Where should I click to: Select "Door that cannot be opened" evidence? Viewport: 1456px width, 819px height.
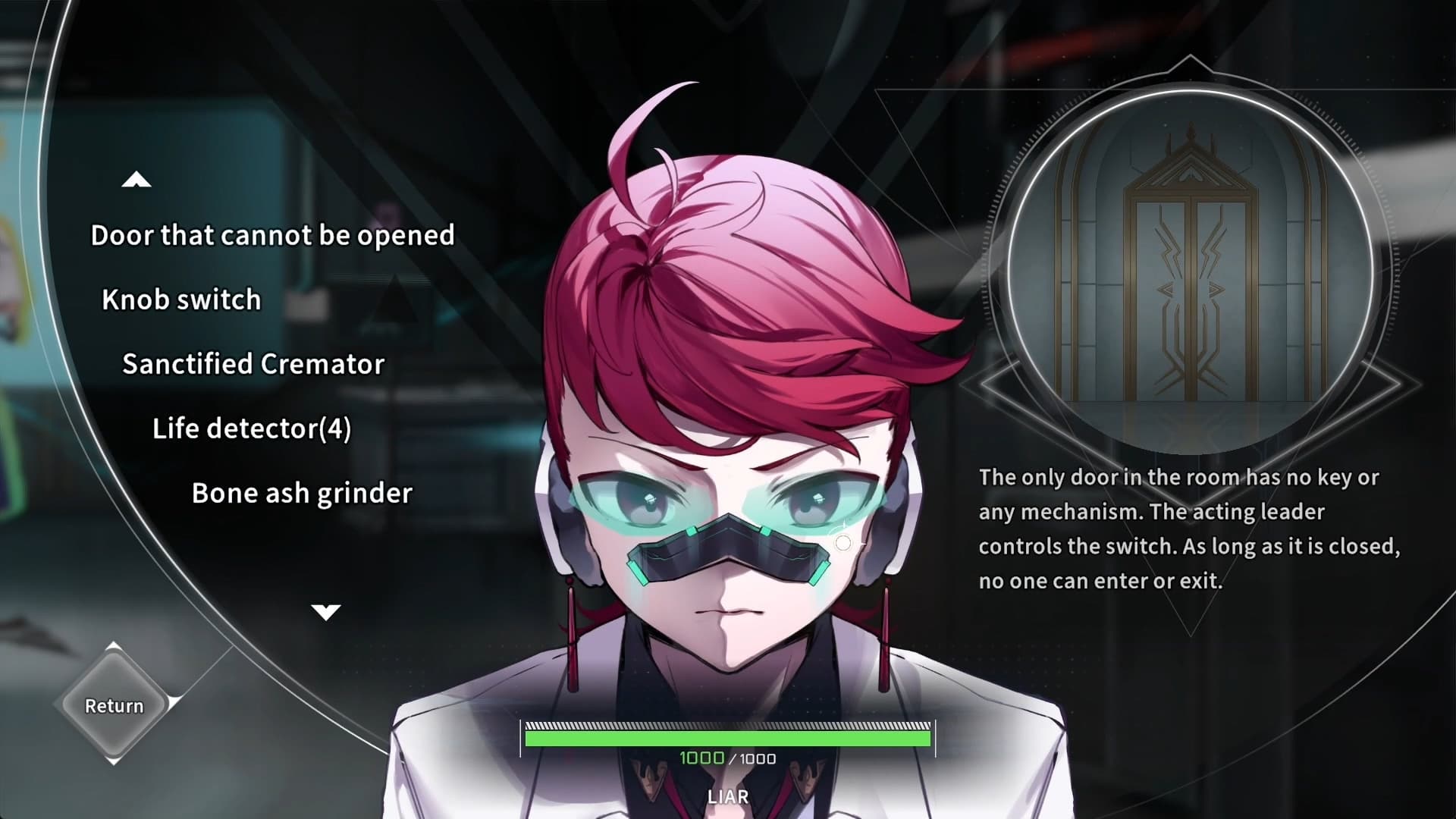[271, 235]
